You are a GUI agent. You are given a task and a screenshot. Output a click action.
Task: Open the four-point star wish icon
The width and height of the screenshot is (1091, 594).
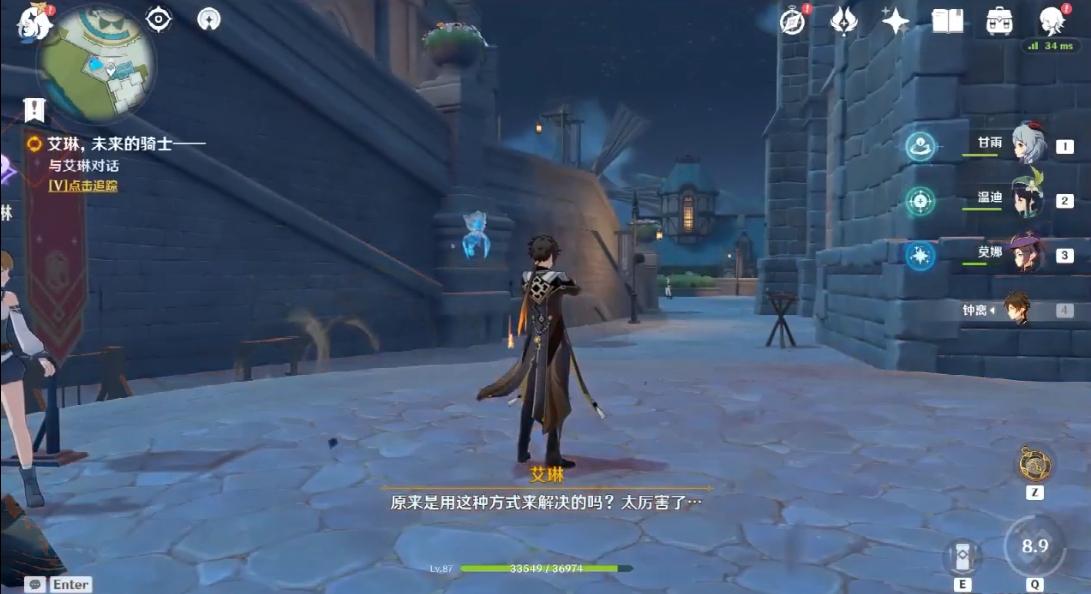pyautogui.click(x=895, y=20)
